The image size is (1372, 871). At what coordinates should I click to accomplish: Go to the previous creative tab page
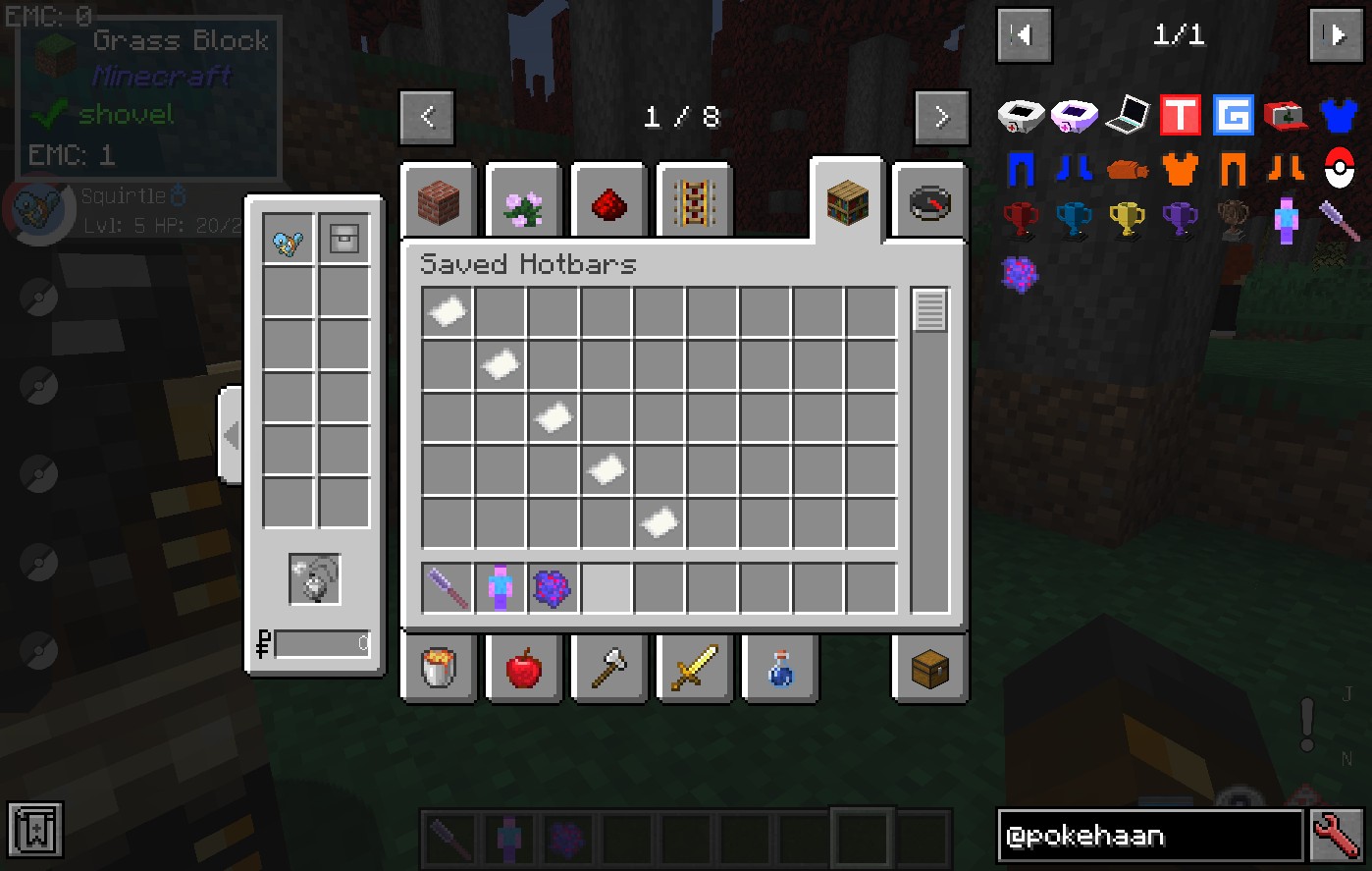coord(427,118)
